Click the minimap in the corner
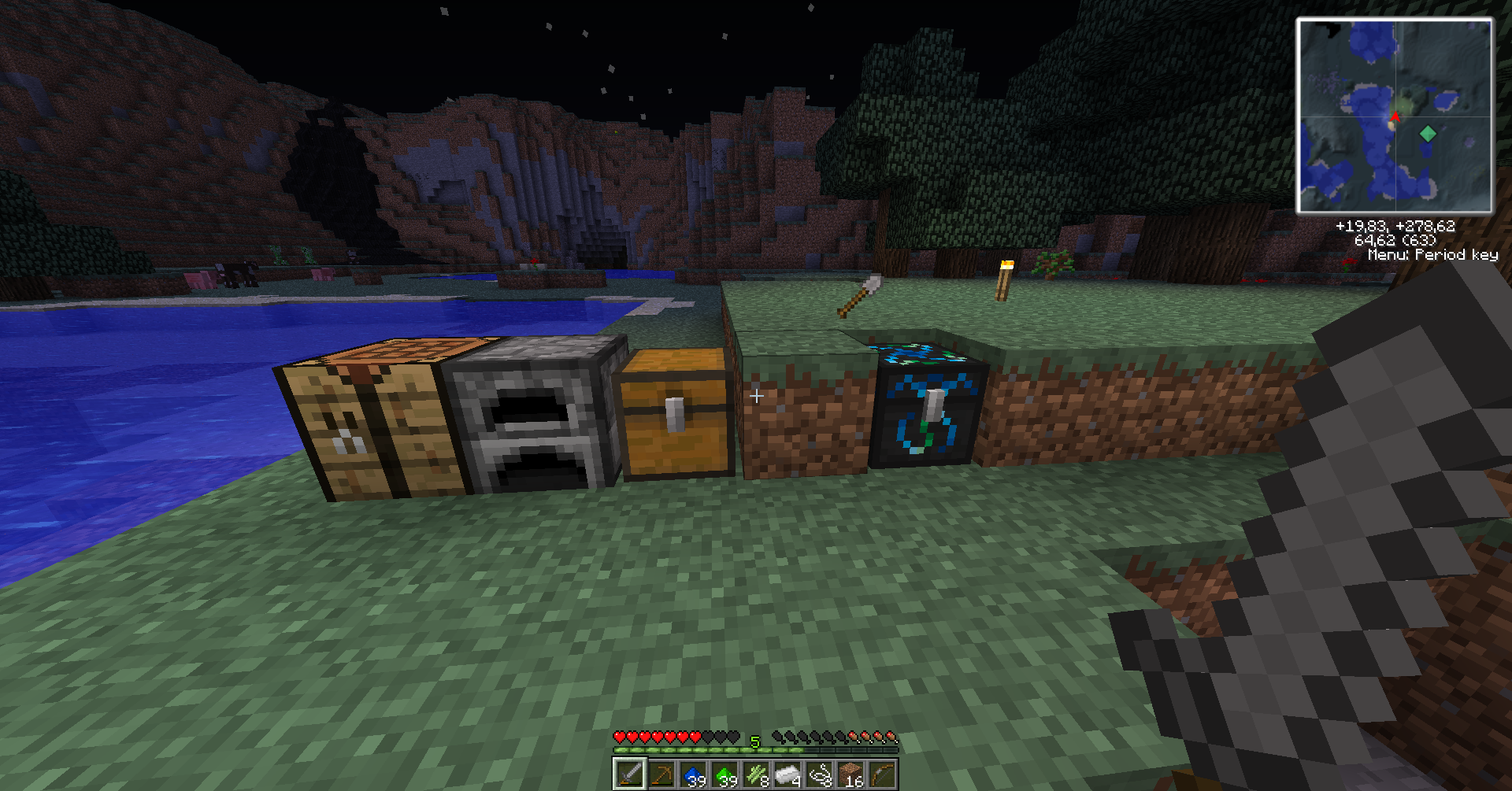The height and width of the screenshot is (791, 1512). 1394,116
